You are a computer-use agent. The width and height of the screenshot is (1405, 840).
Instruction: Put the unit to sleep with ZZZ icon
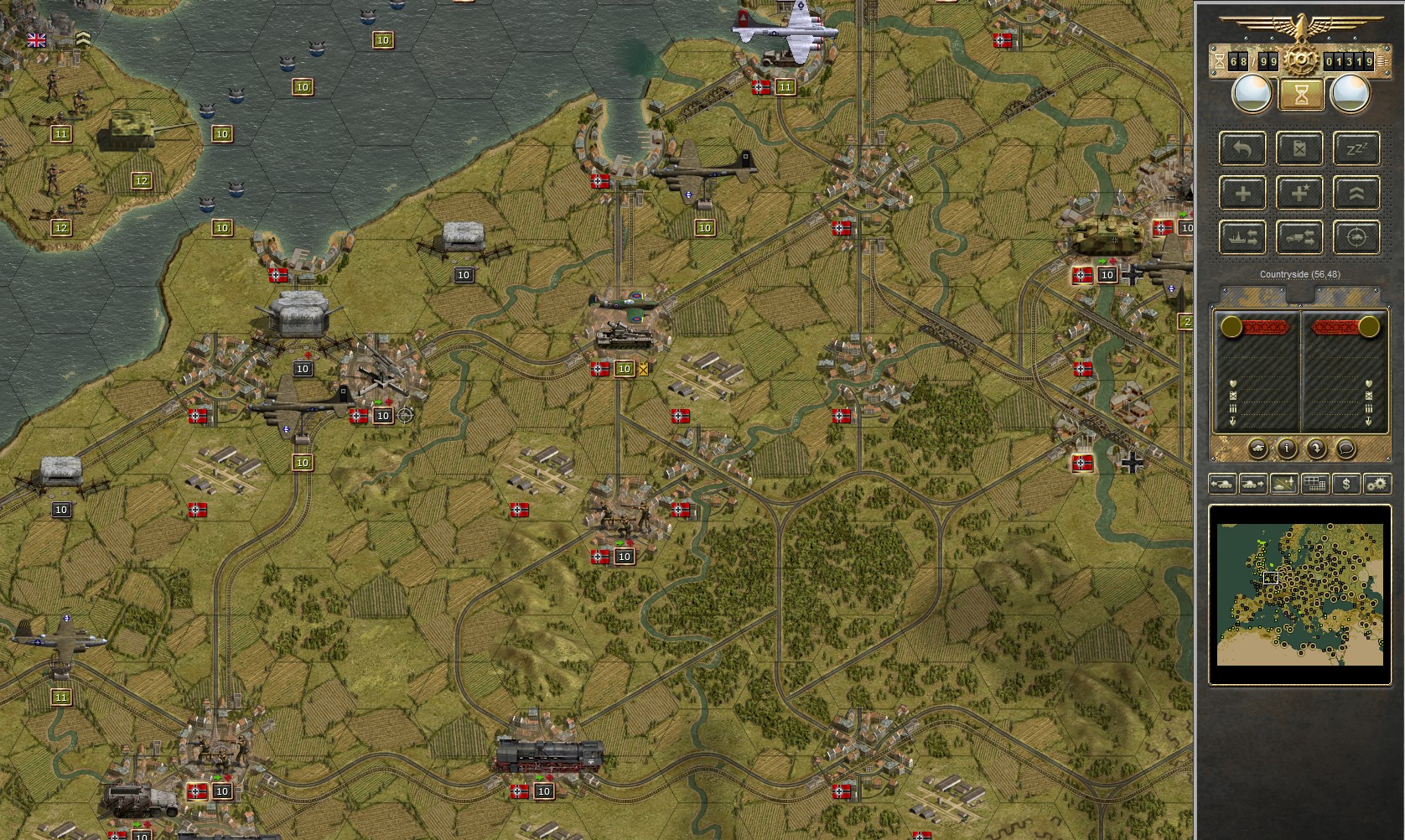1356,148
